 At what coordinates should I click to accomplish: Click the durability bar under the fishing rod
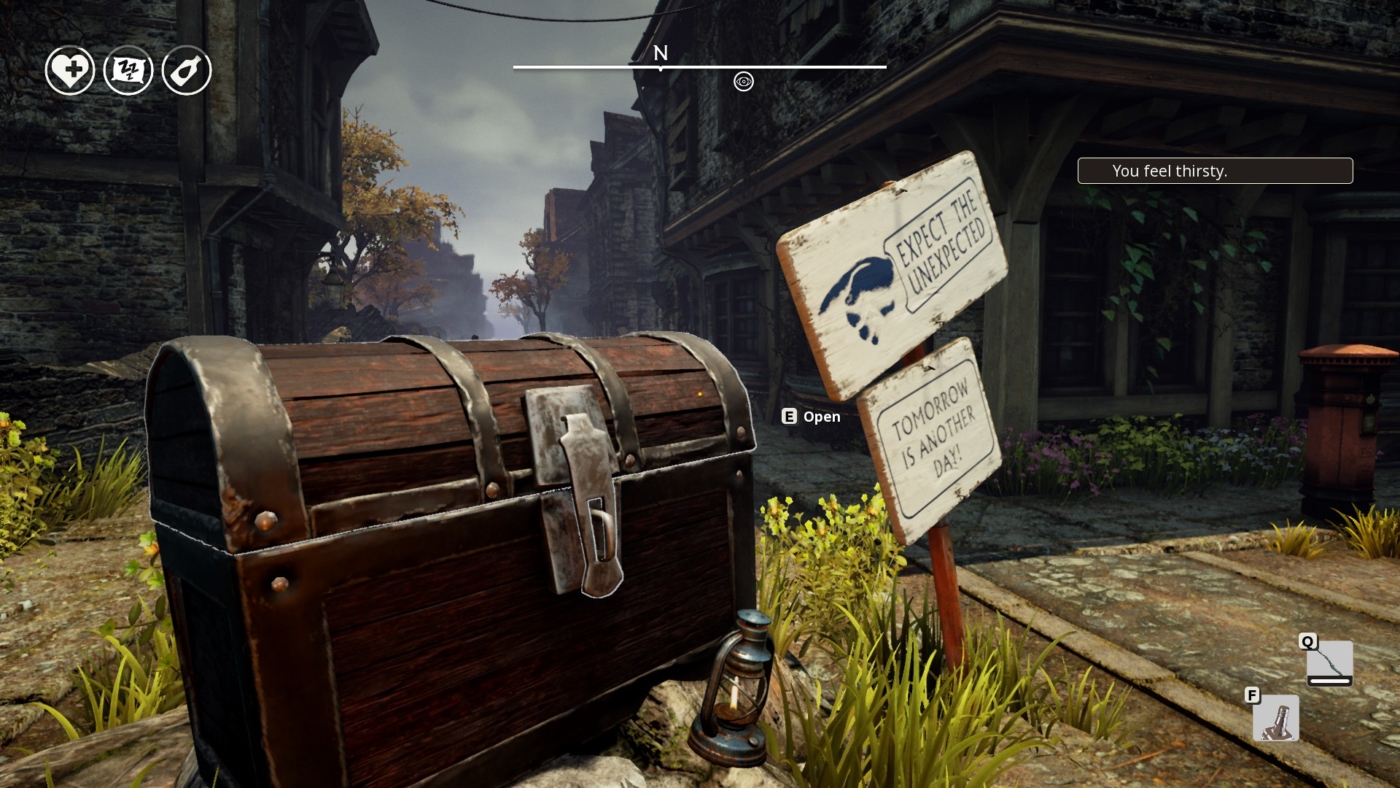pyautogui.click(x=1329, y=681)
